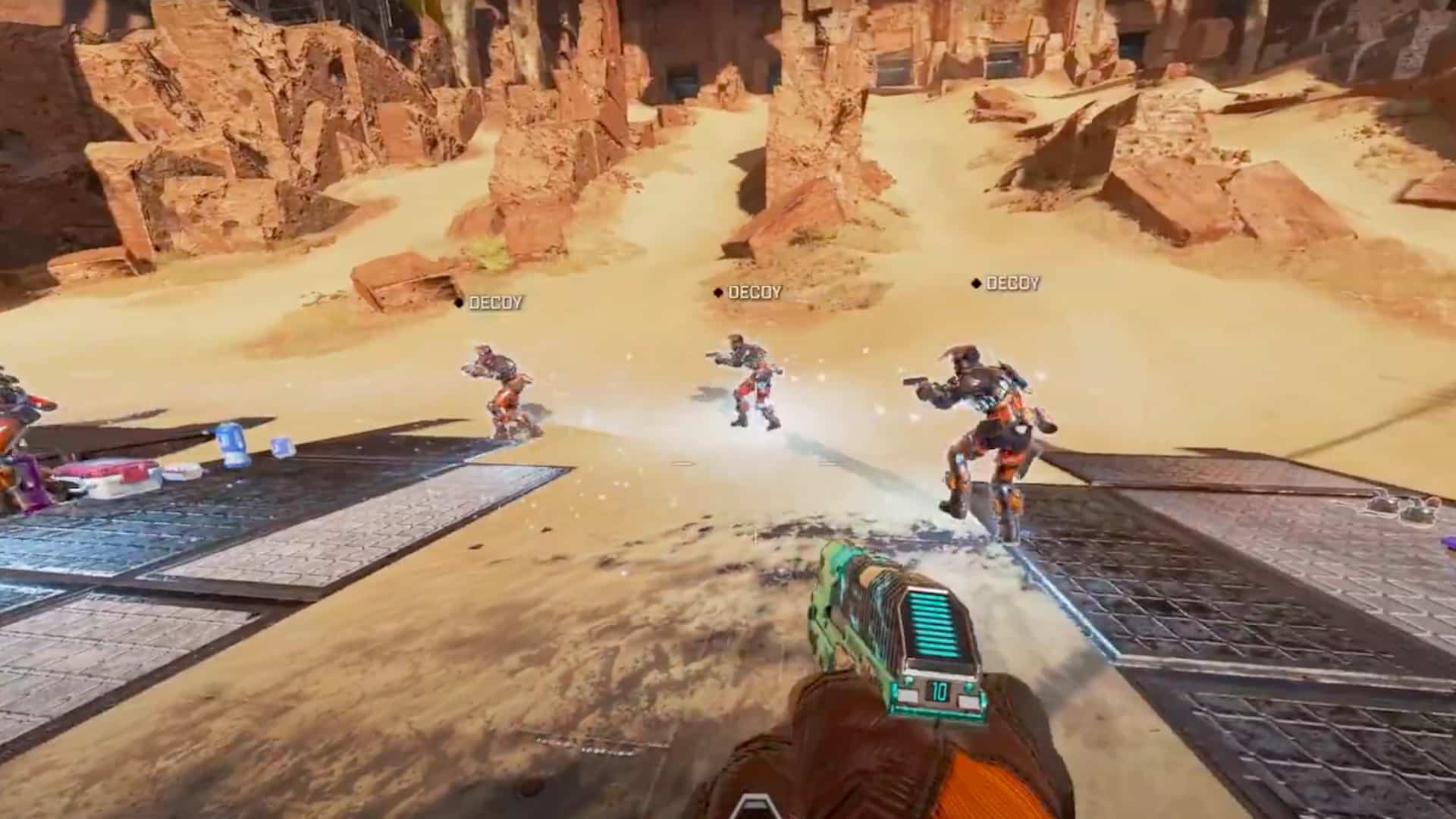Click the center DECOY nameplate text
This screenshot has height=819, width=1456.
click(755, 290)
